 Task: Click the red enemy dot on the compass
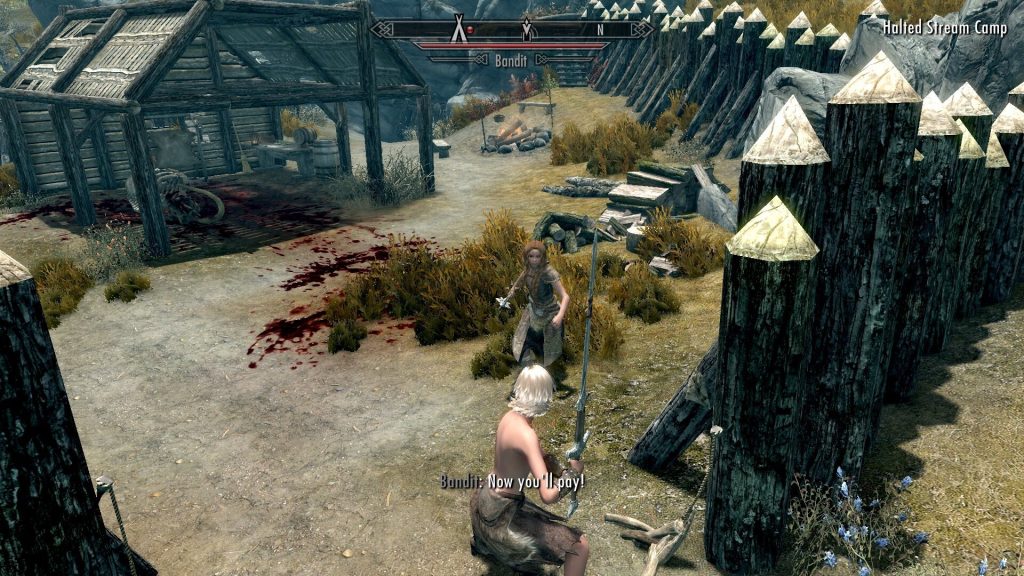point(471,29)
